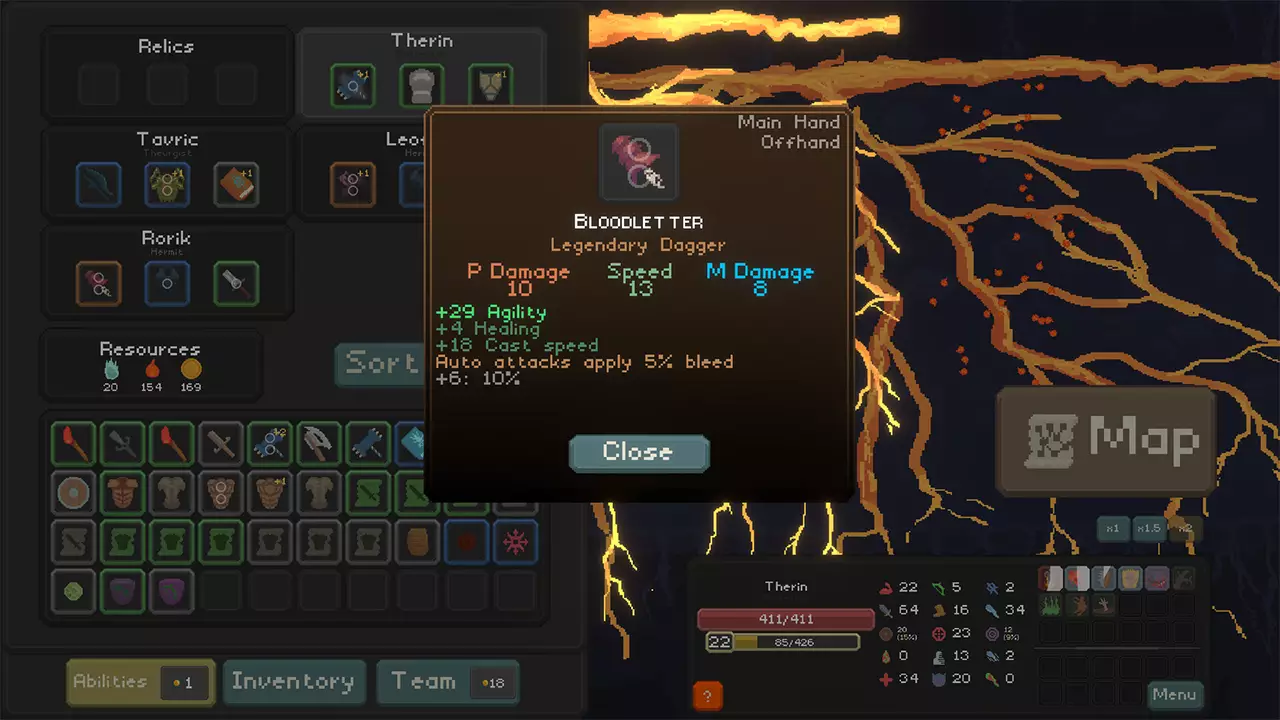Open the Inventory tab
Screen dimensions: 1280x720
(293, 682)
